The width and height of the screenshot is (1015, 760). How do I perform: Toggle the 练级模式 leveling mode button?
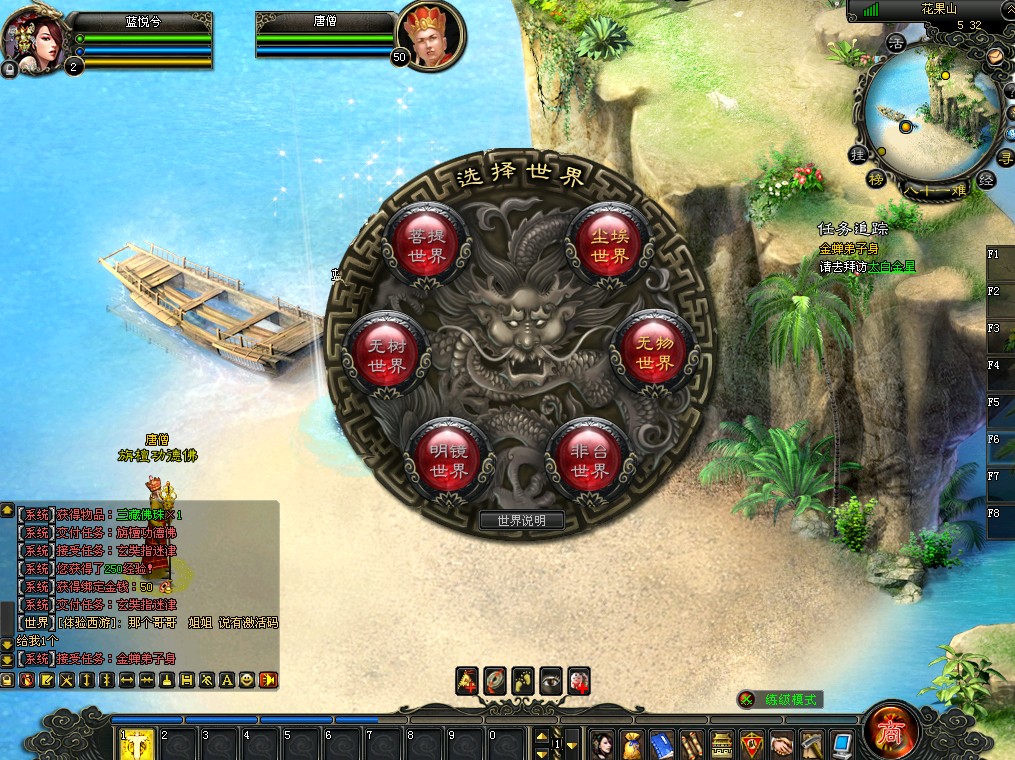[780, 700]
